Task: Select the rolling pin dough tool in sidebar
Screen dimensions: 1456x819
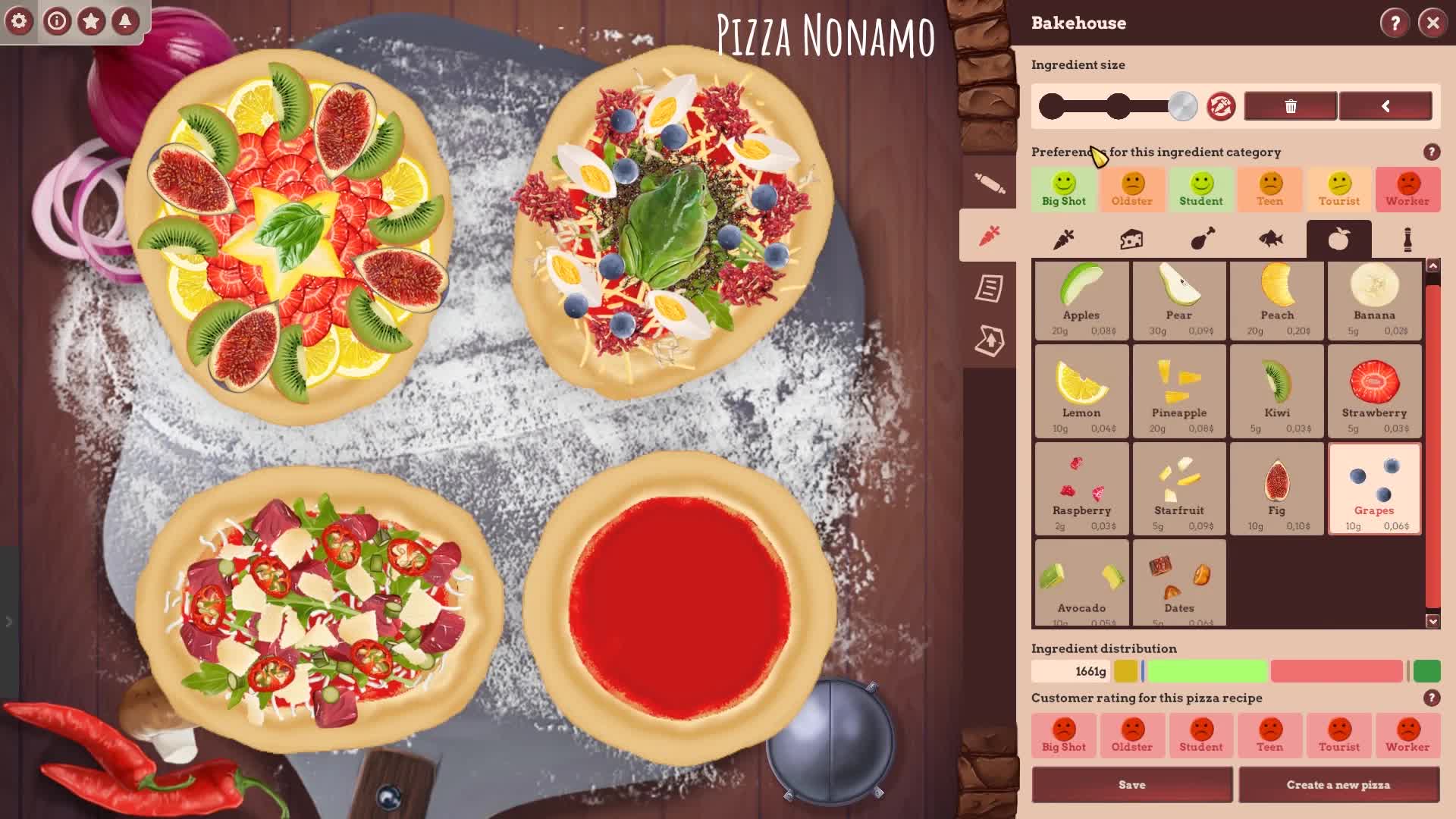Action: [989, 182]
